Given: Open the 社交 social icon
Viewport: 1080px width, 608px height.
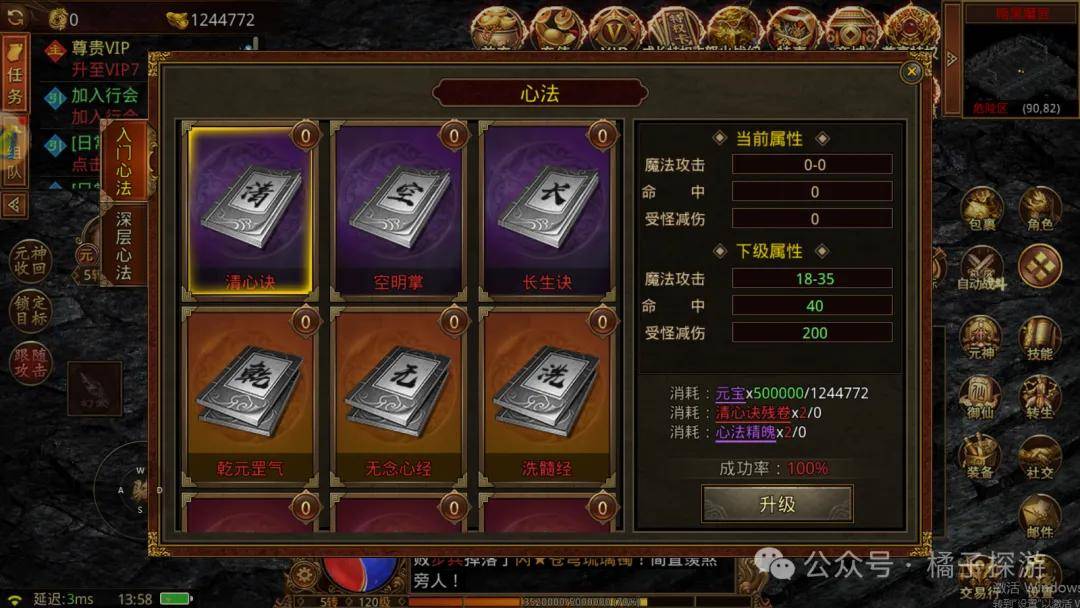Looking at the screenshot, I should point(1040,458).
